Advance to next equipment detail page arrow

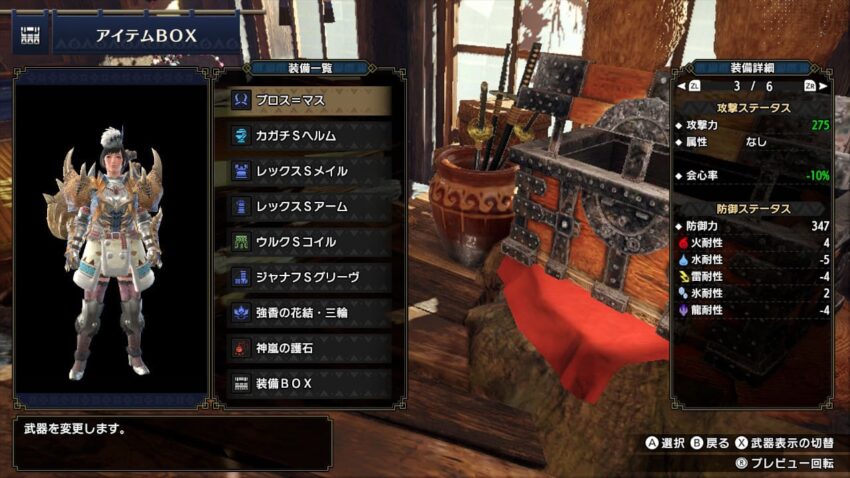[x=811, y=86]
